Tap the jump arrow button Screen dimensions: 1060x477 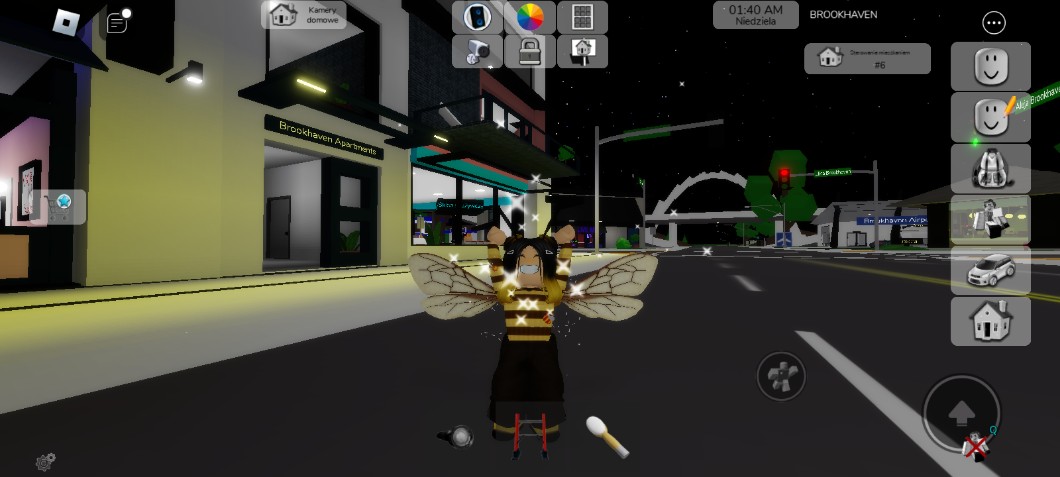[960, 411]
